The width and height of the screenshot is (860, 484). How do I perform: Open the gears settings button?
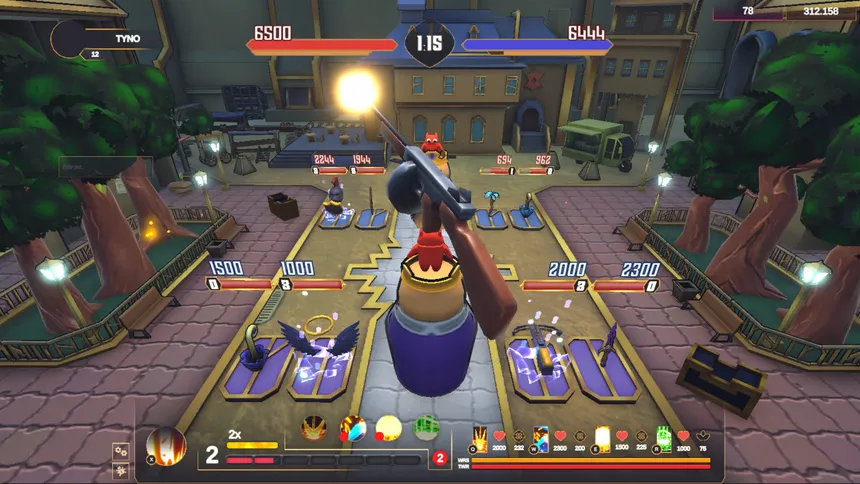(120, 451)
